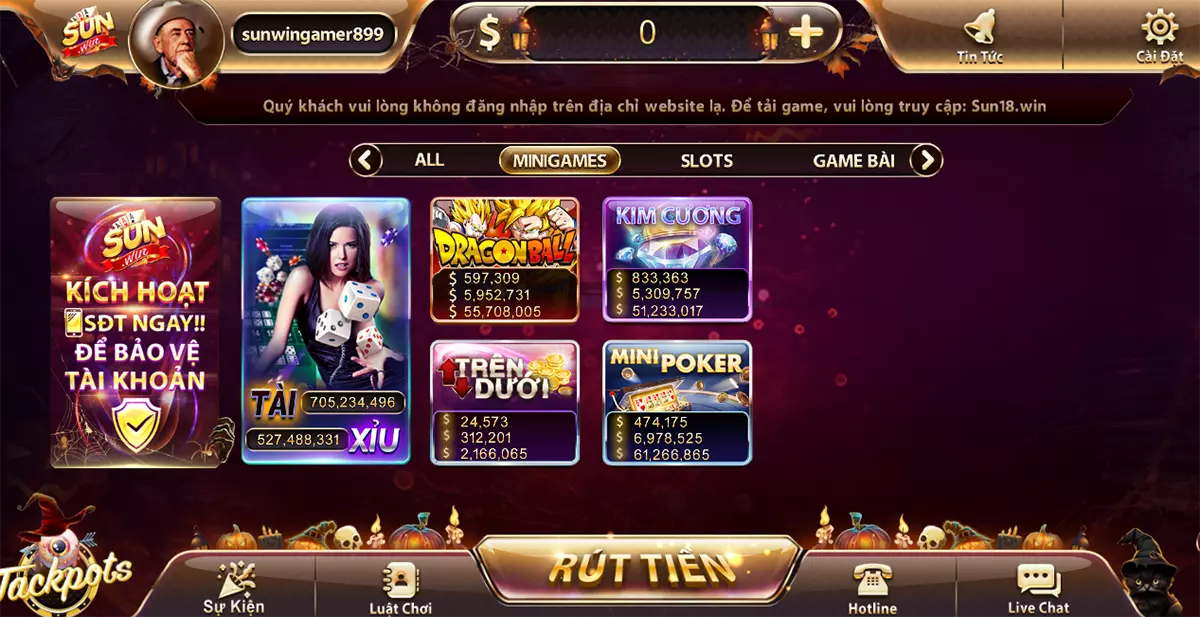Viewport: 1200px width, 617px height.
Task: Open the player avatar profile
Action: click(x=176, y=42)
